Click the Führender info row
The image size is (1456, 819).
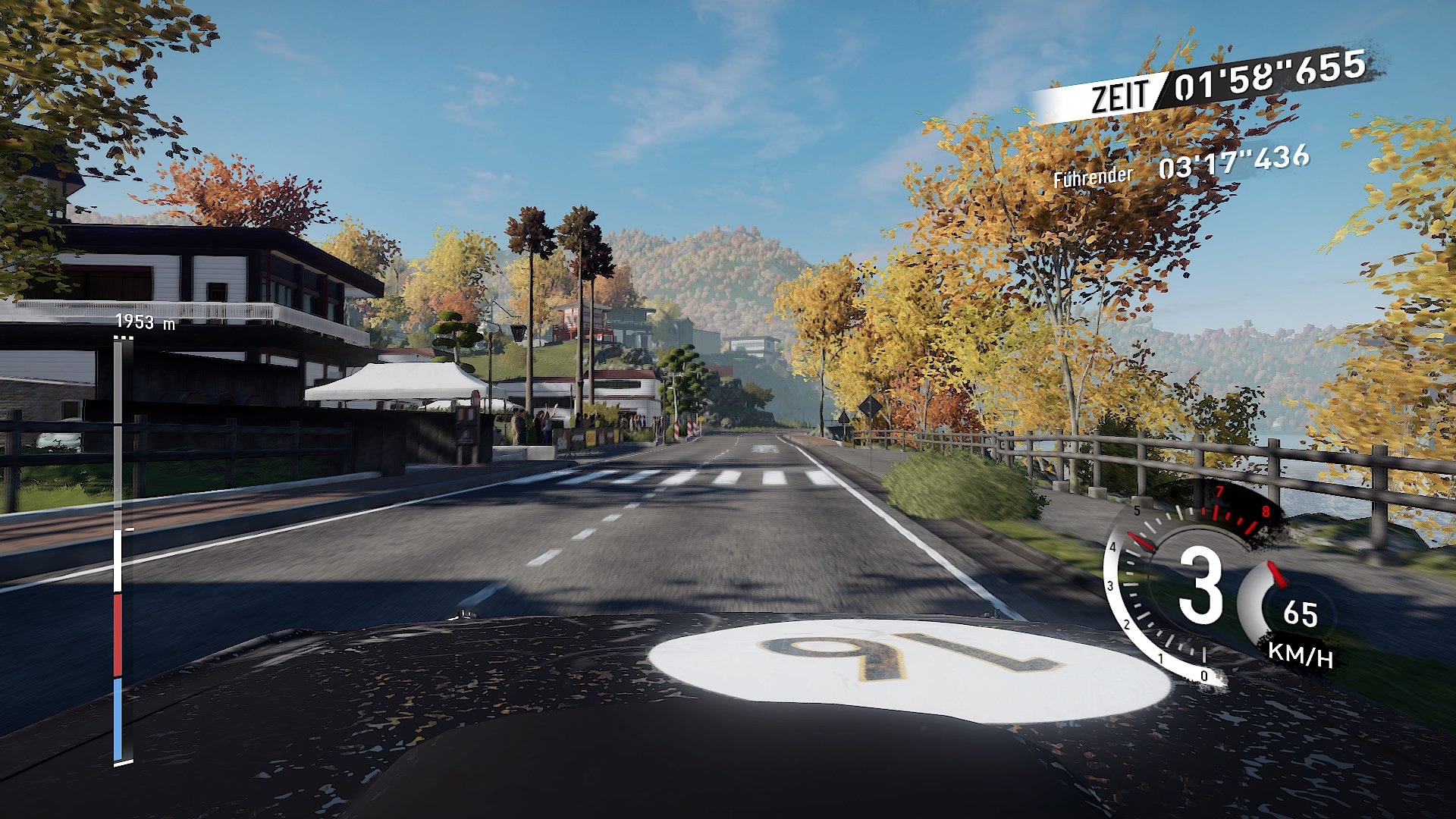coord(1092,177)
